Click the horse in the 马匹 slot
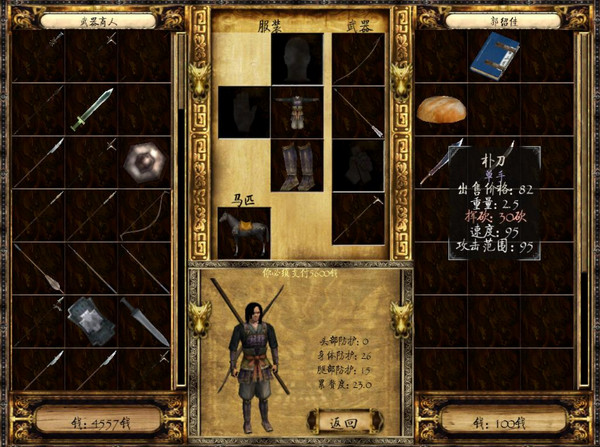Screen dimensions: 600x447 244,230
